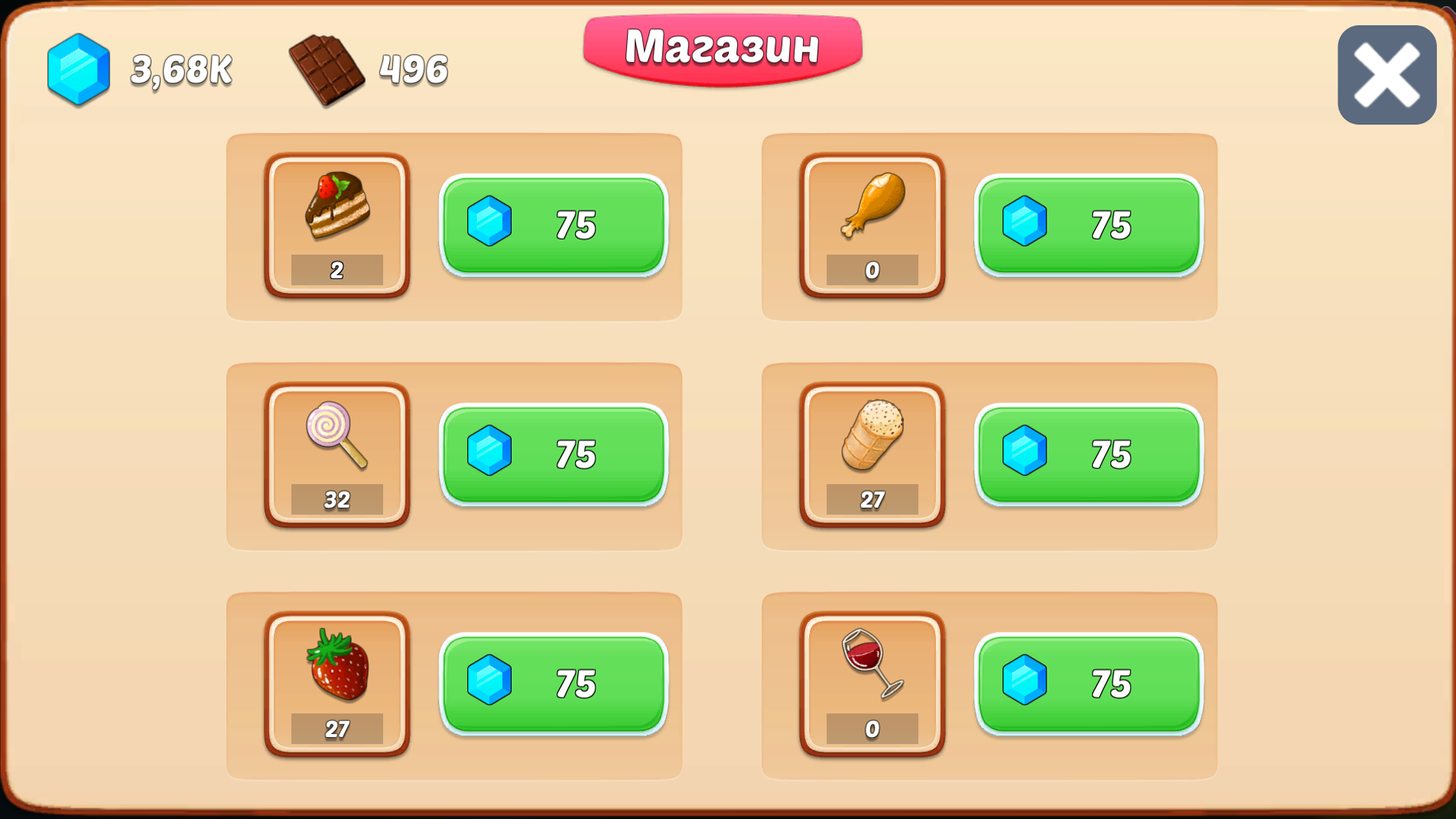
Task: Buy the strawberry for 75 gems
Action: (x=554, y=685)
